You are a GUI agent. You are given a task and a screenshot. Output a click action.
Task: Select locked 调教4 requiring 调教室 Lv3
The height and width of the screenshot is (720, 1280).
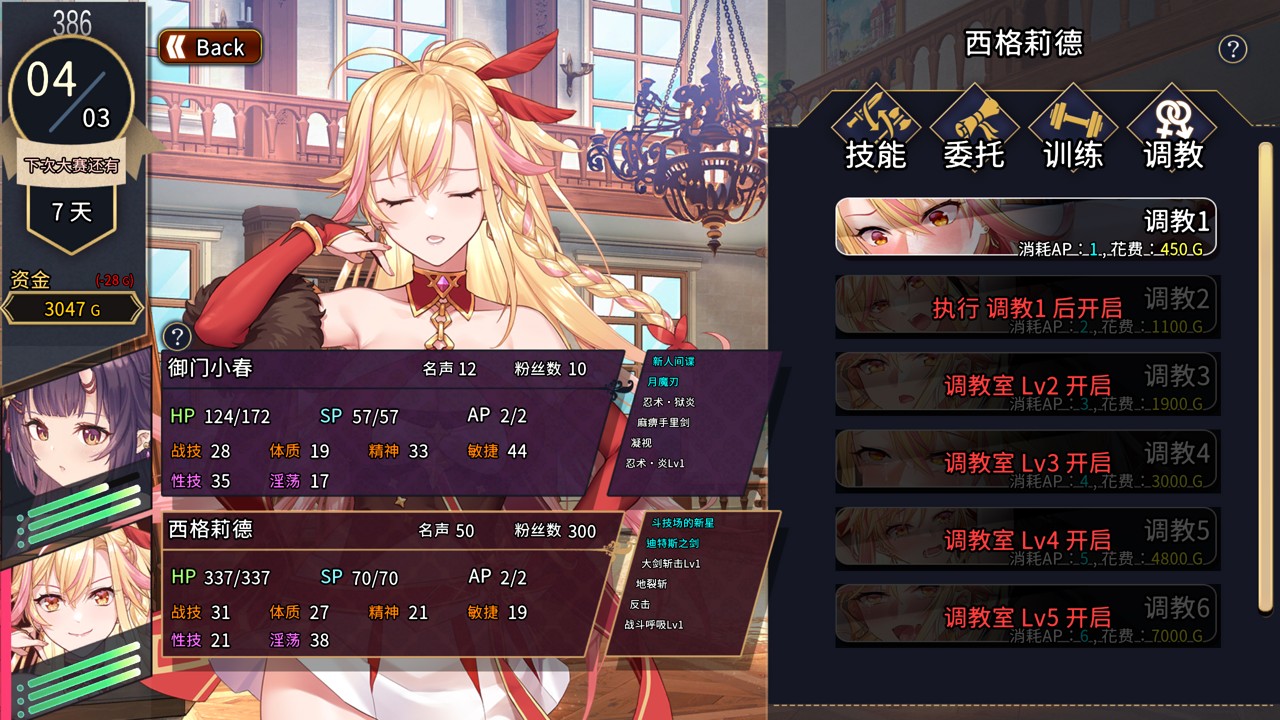click(1026, 461)
